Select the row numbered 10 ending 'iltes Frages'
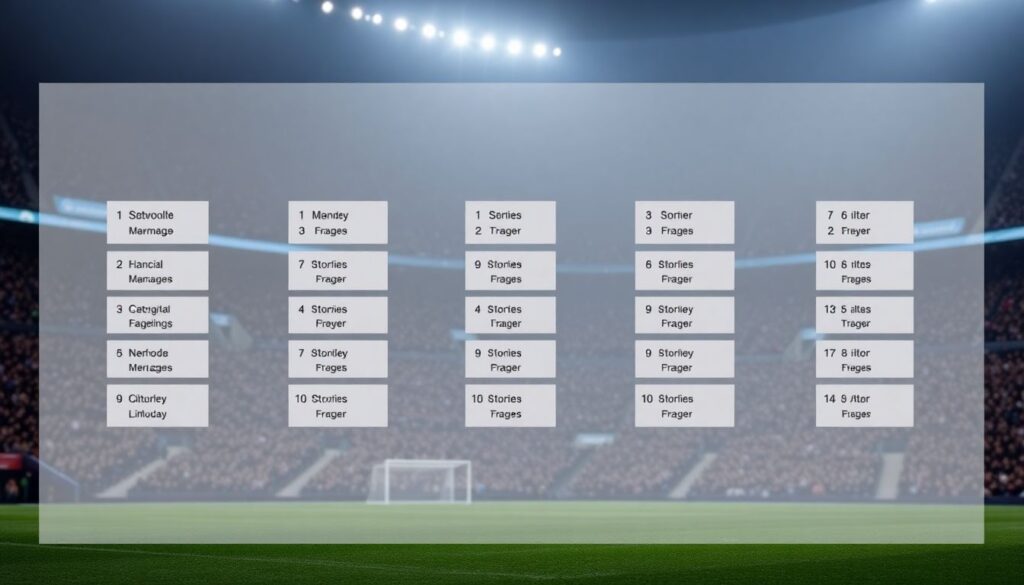 864,271
